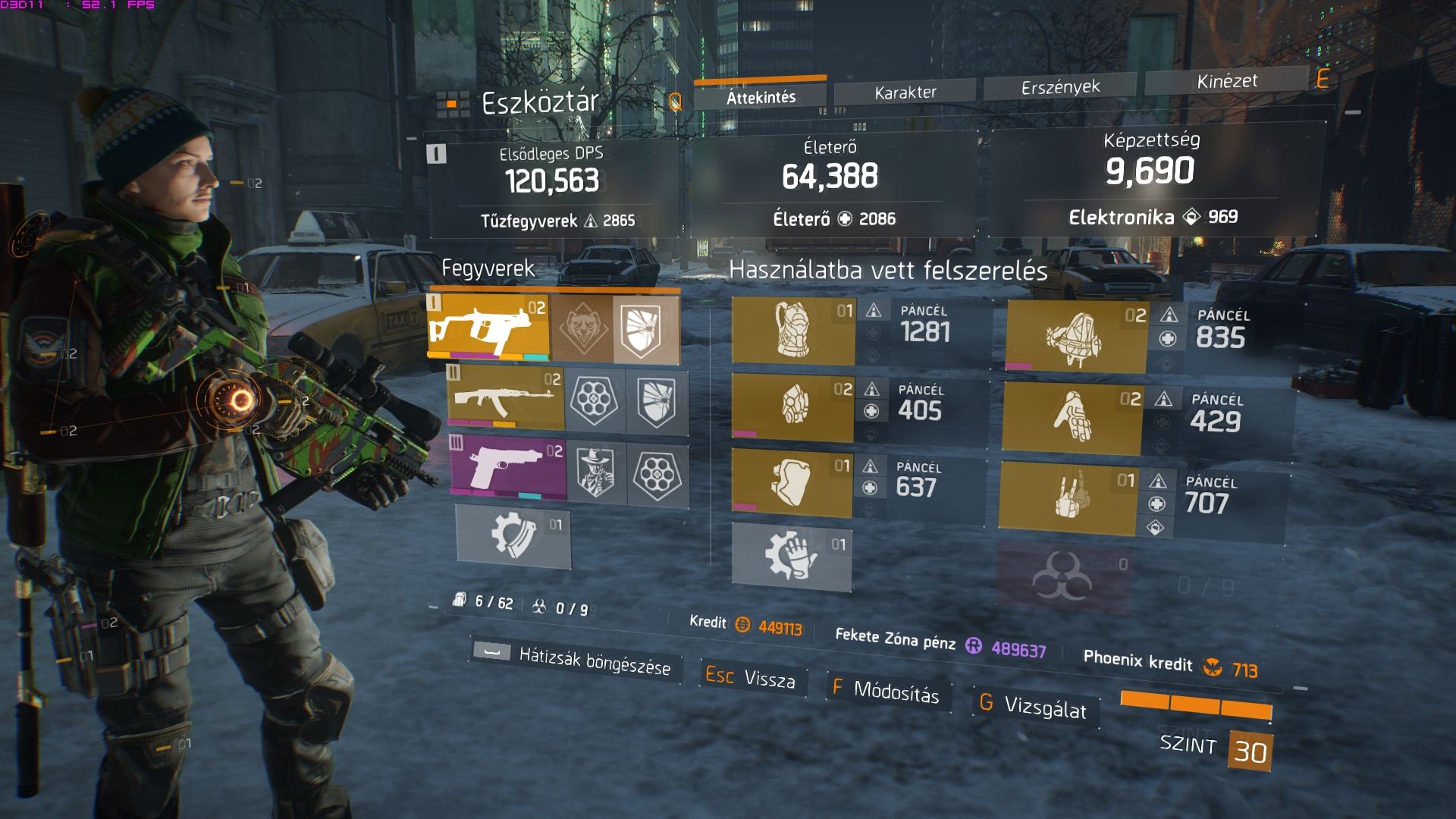Open Vizsgálat to inspect the item
This screenshot has width=1456, height=819.
(x=1034, y=706)
